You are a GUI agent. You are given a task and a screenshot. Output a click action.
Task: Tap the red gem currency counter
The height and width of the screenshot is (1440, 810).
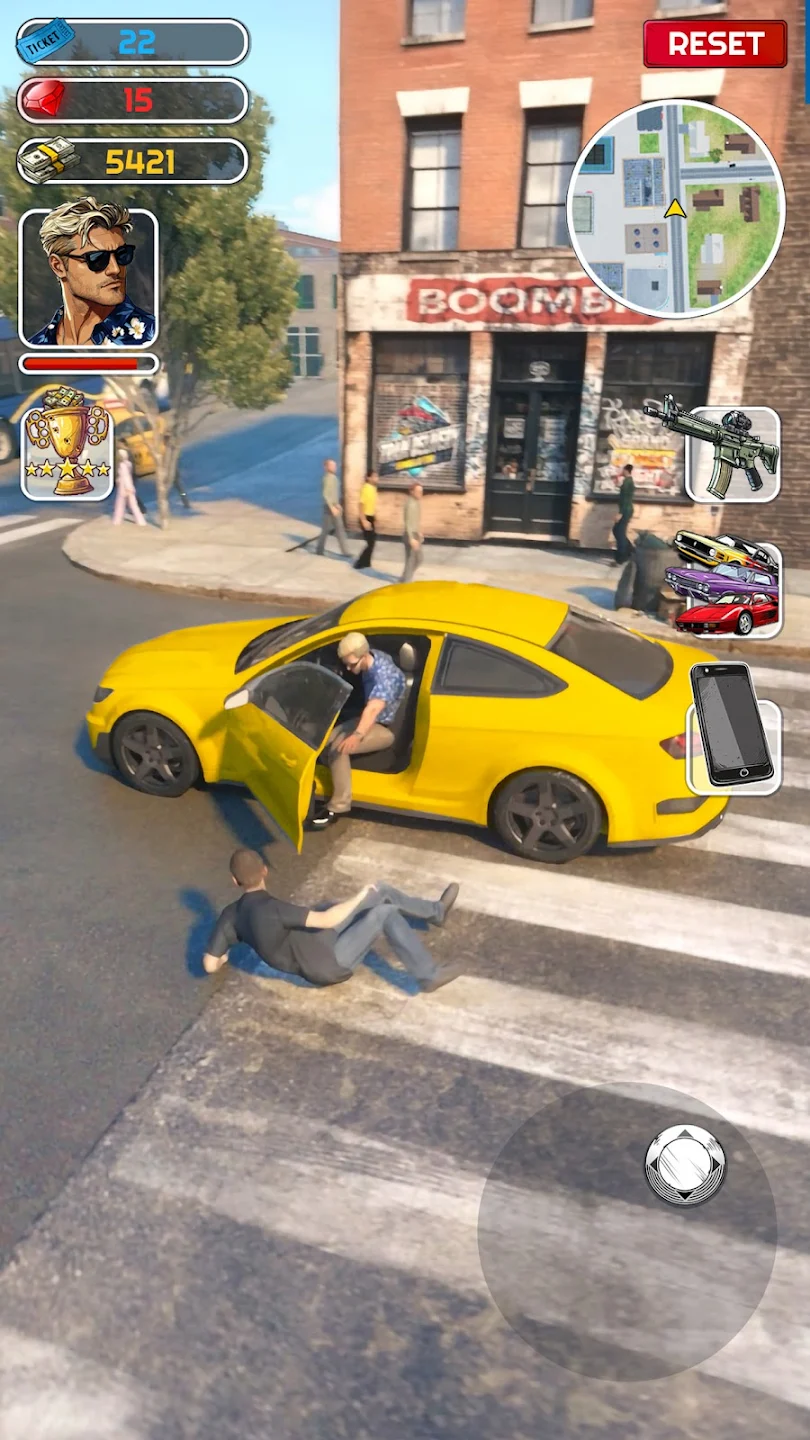[x=132, y=100]
